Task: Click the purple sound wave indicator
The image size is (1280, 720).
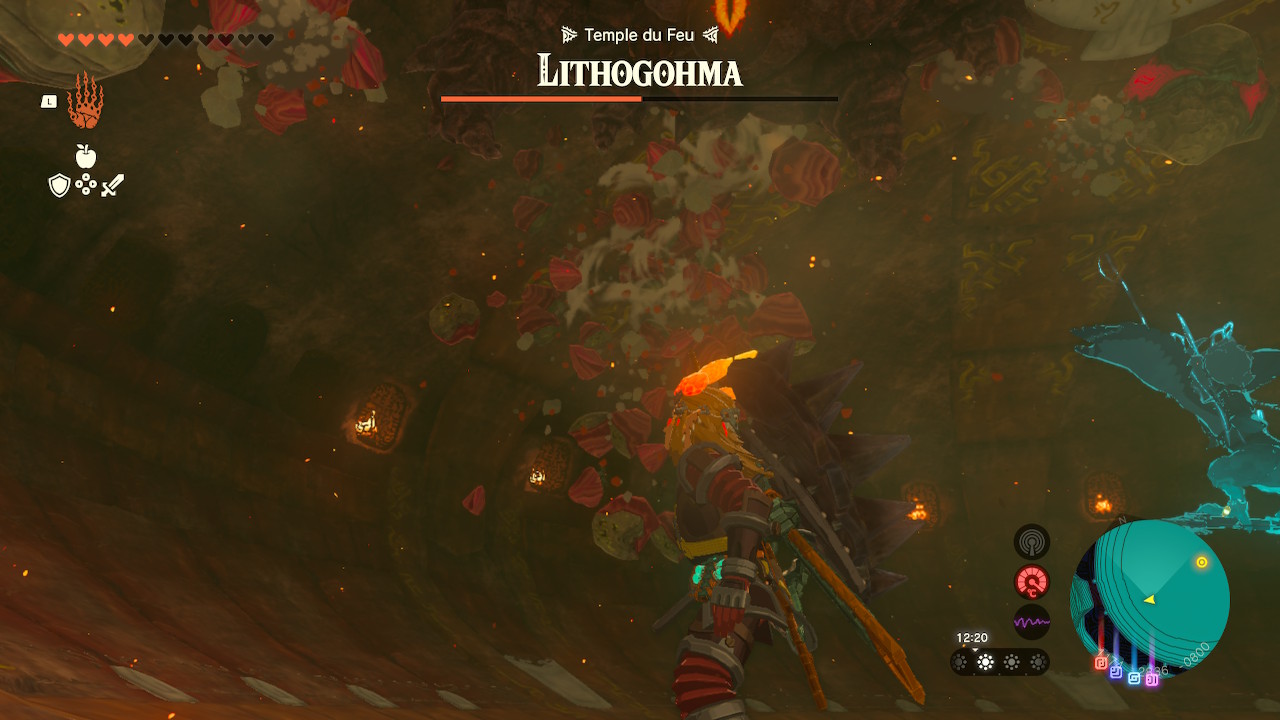Action: [x=1032, y=622]
